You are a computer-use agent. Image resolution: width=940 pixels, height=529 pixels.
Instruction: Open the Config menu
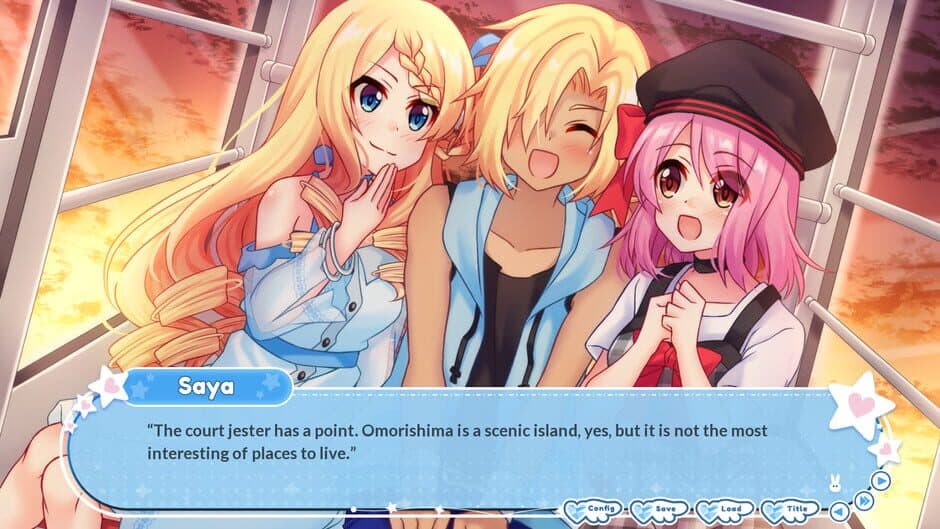point(595,510)
